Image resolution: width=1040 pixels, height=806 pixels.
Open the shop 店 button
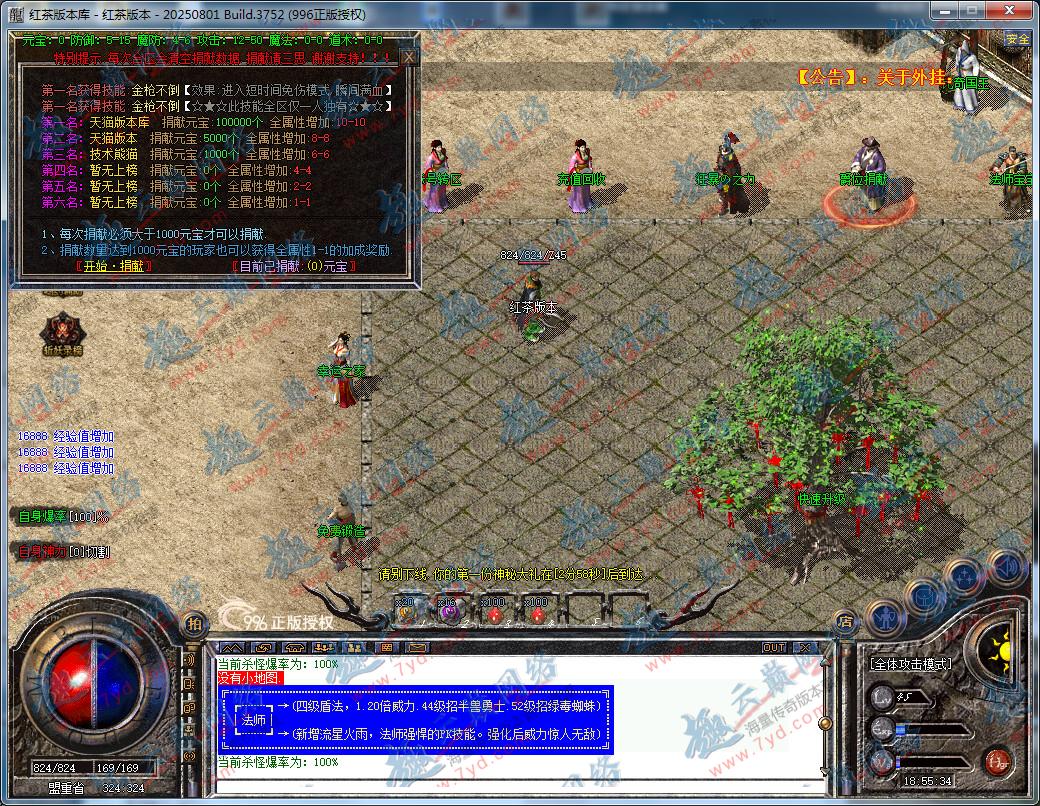(846, 622)
